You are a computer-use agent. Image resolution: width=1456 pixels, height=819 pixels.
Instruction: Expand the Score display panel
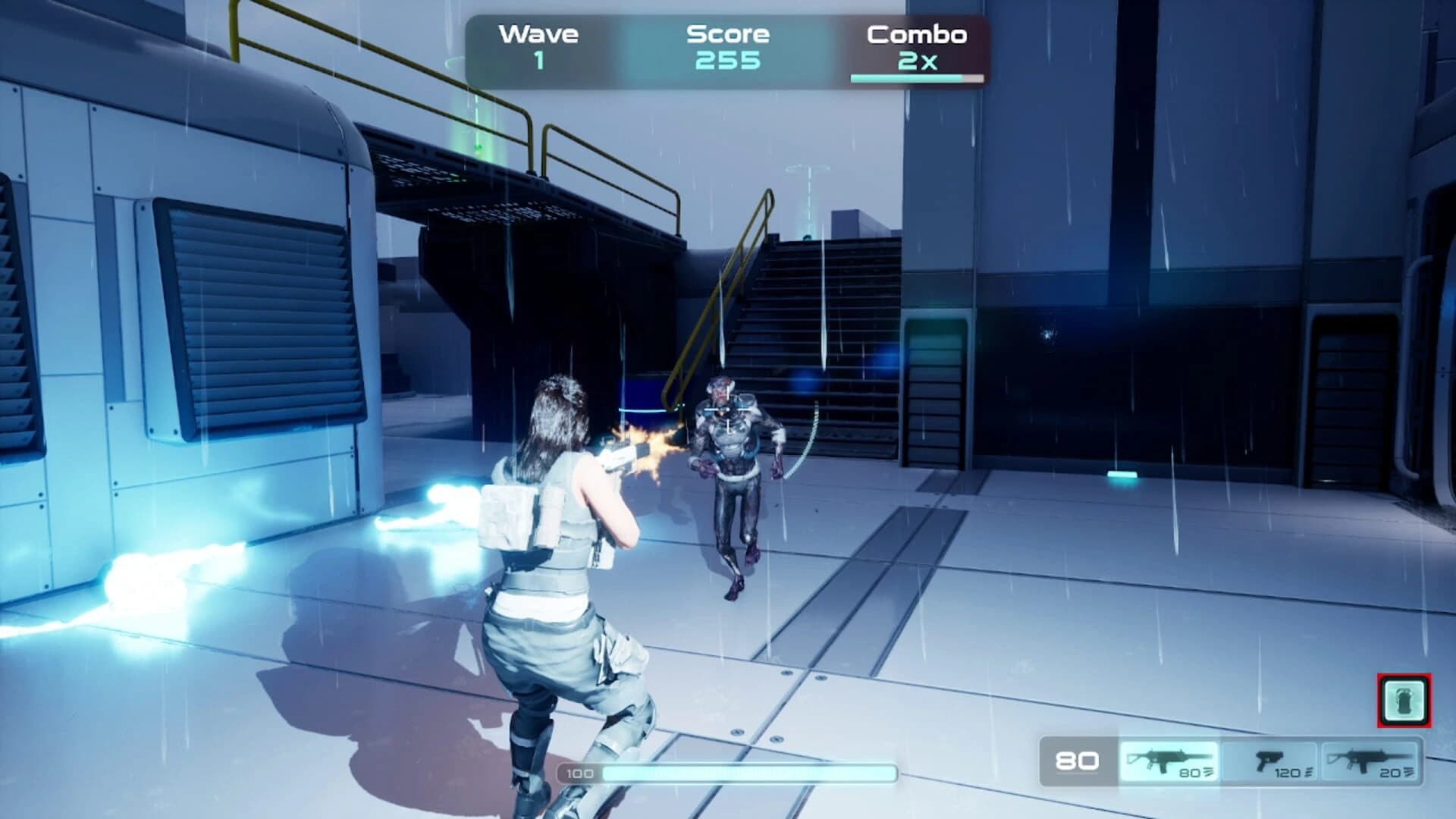(728, 45)
